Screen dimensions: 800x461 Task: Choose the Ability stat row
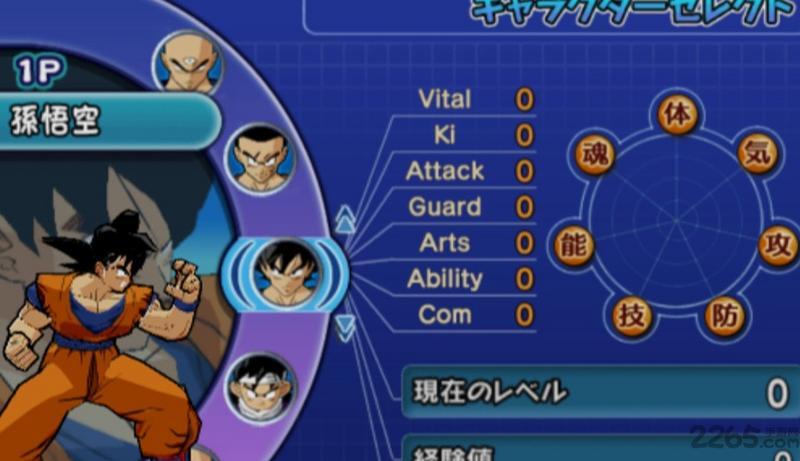472,279
